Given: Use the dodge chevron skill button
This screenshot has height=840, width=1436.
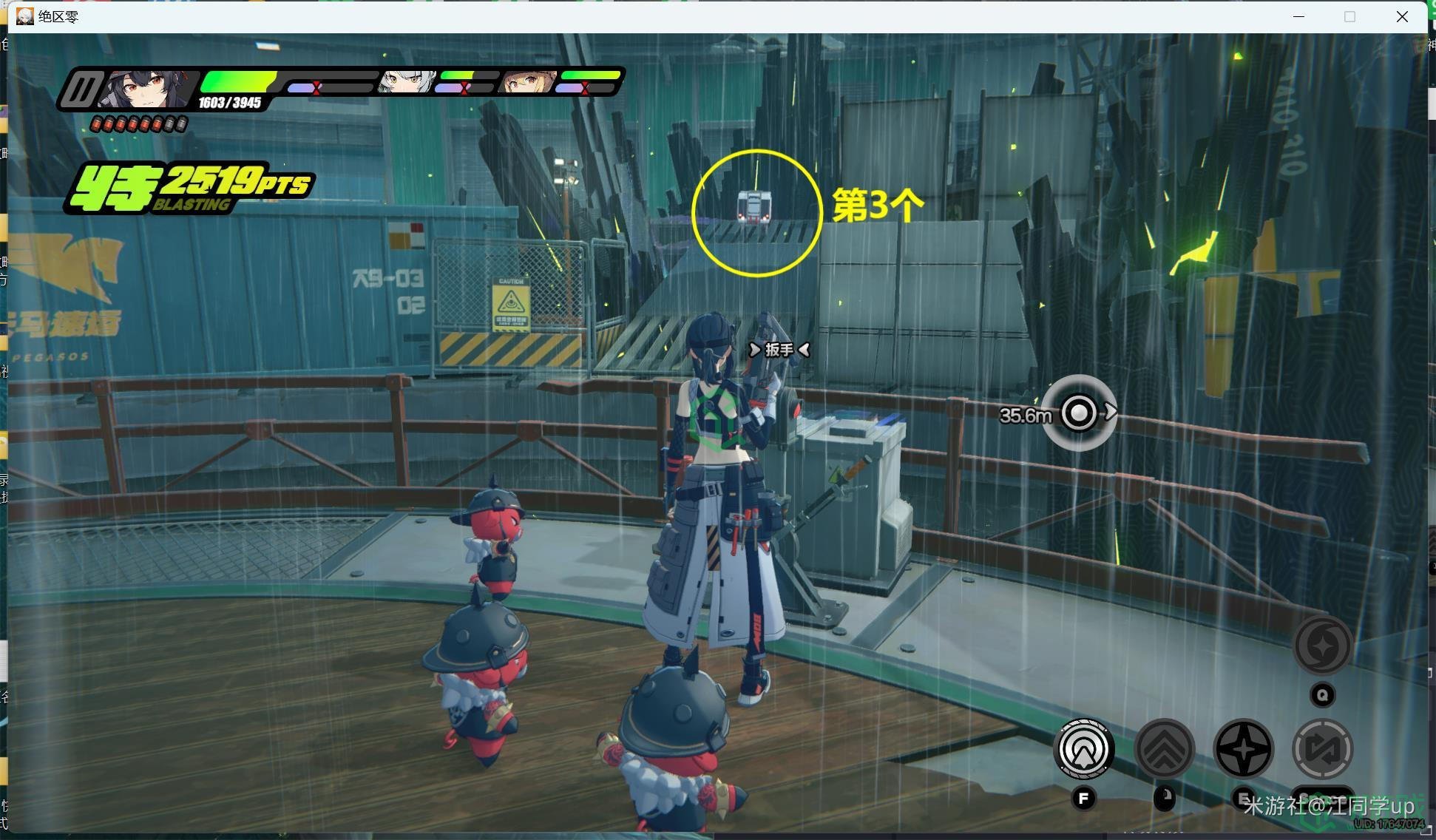Looking at the screenshot, I should point(1164,749).
